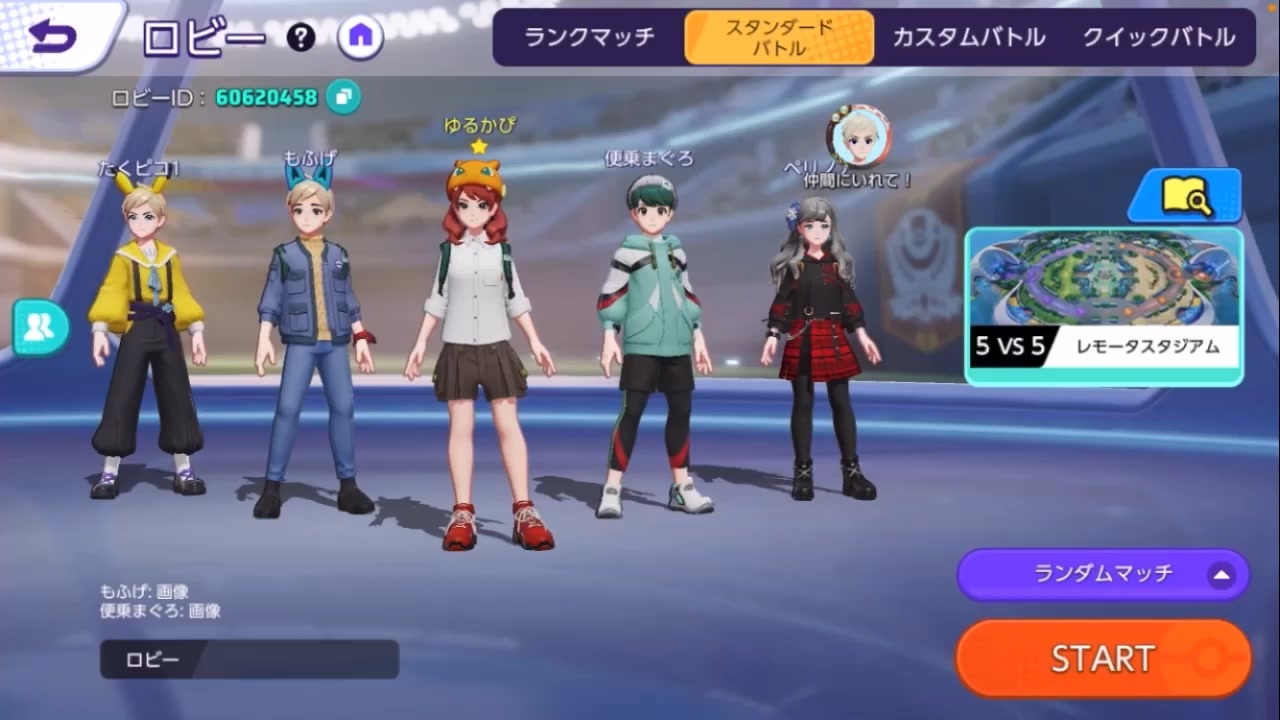Click the home icon in the header
Screen dimensions: 1280x720
click(360, 37)
